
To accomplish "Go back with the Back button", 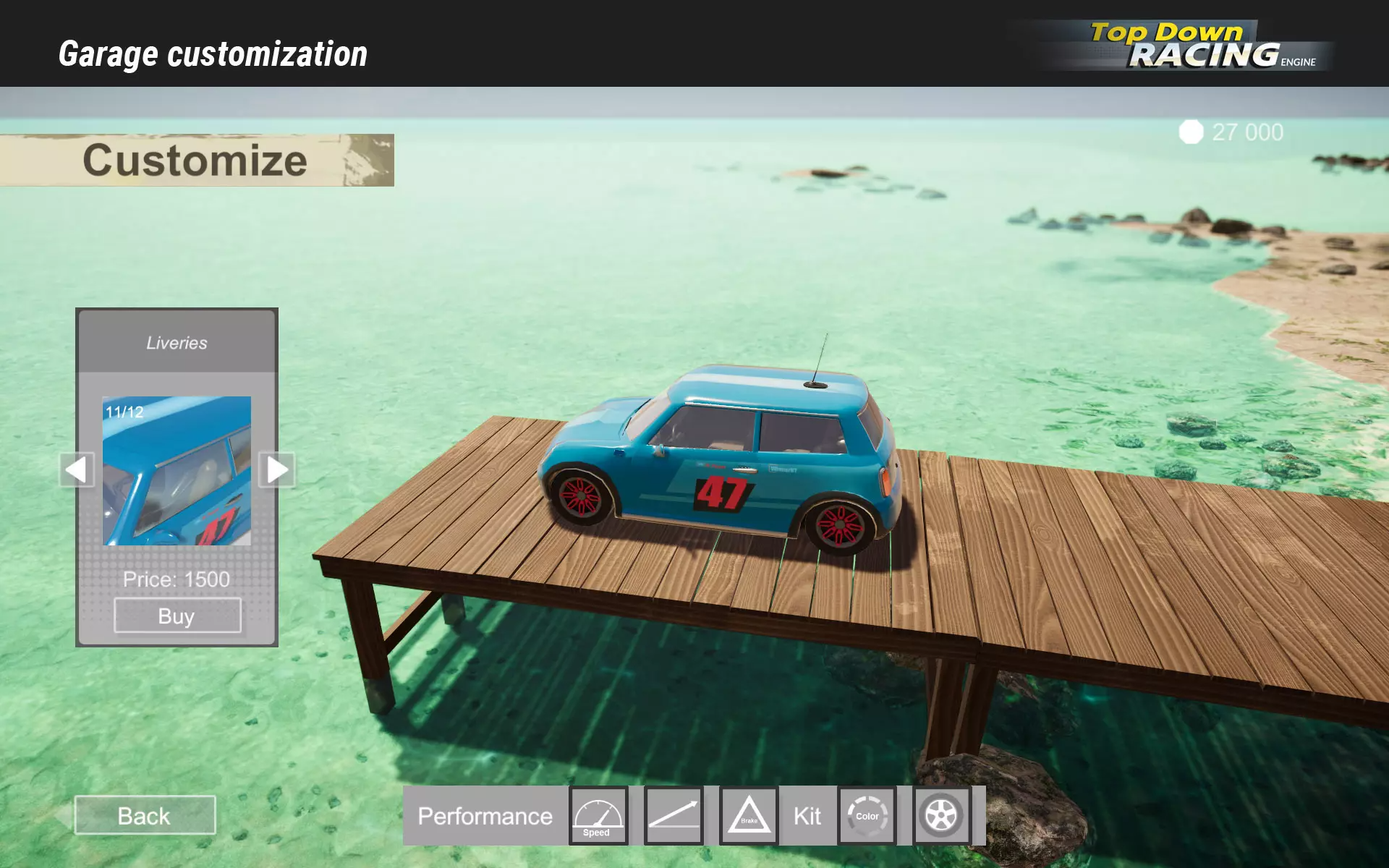I will click(145, 815).
